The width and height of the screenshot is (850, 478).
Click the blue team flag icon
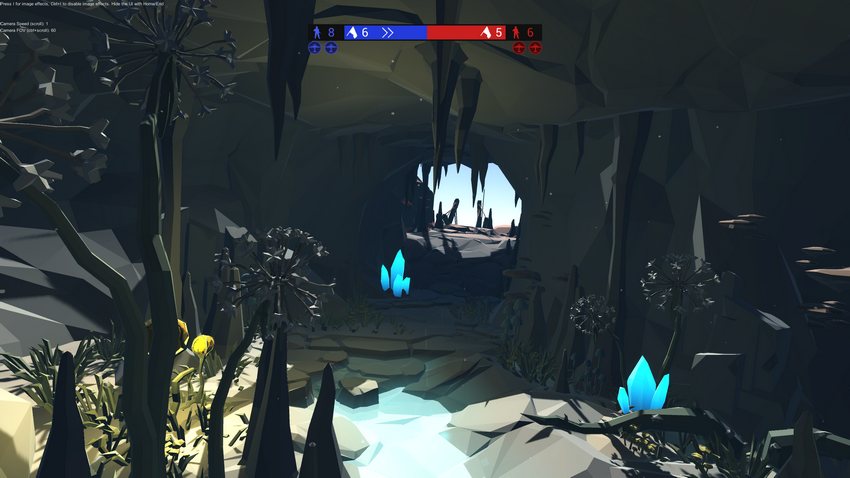(351, 33)
